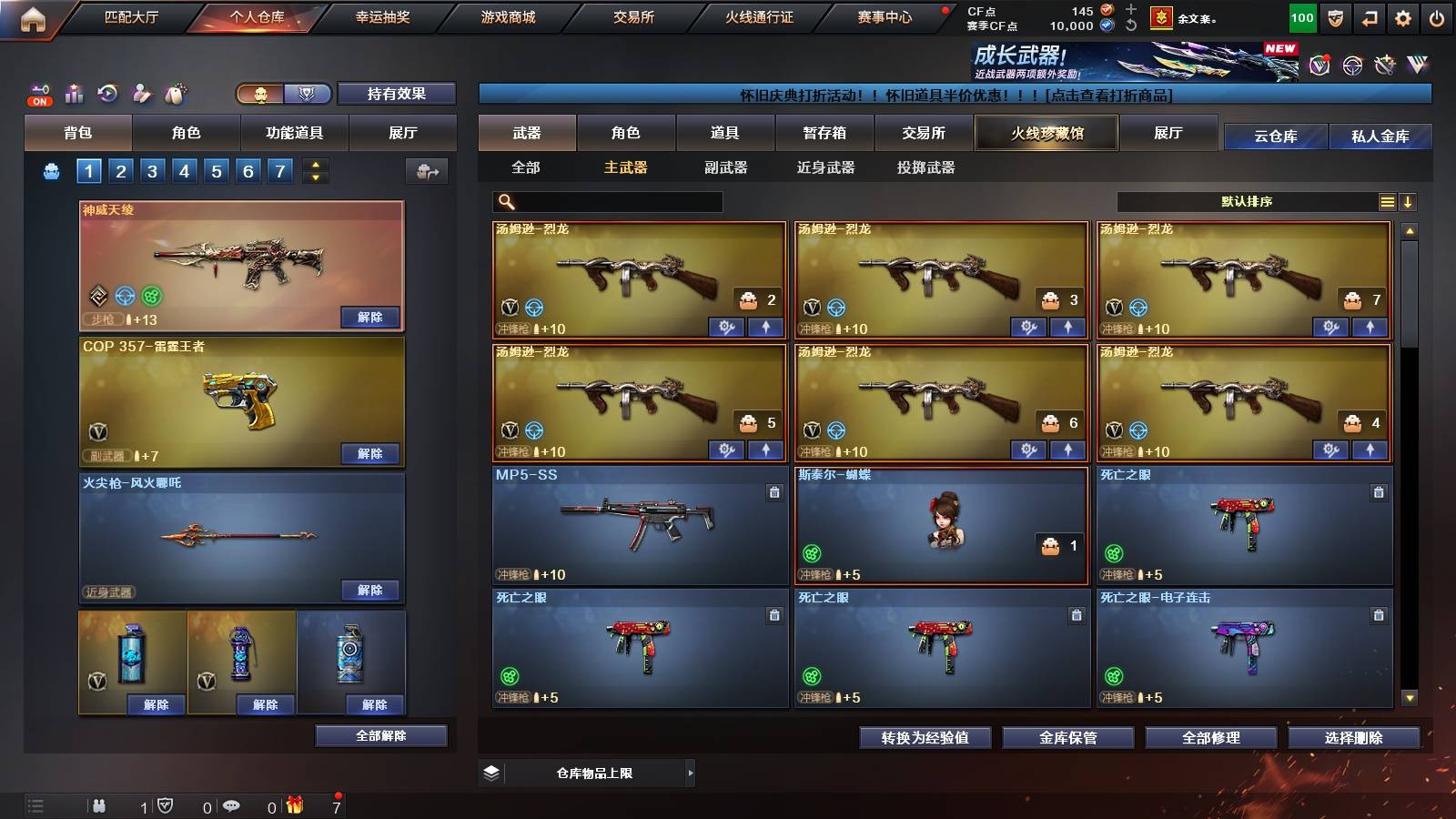
Task: Click the crosshair icon near the NEW banner
Action: [x=1351, y=66]
